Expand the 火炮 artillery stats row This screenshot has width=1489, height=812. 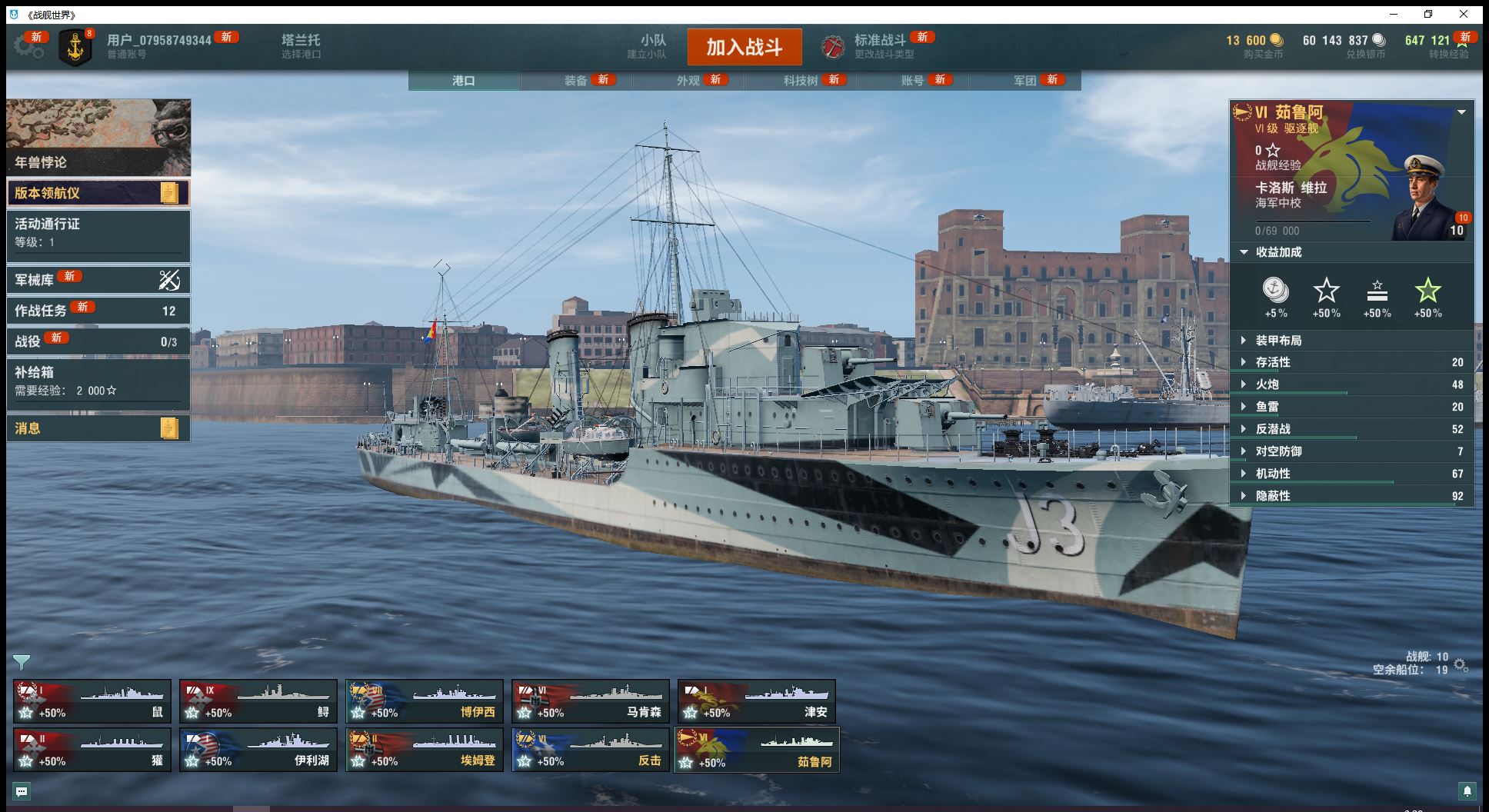tap(1267, 384)
